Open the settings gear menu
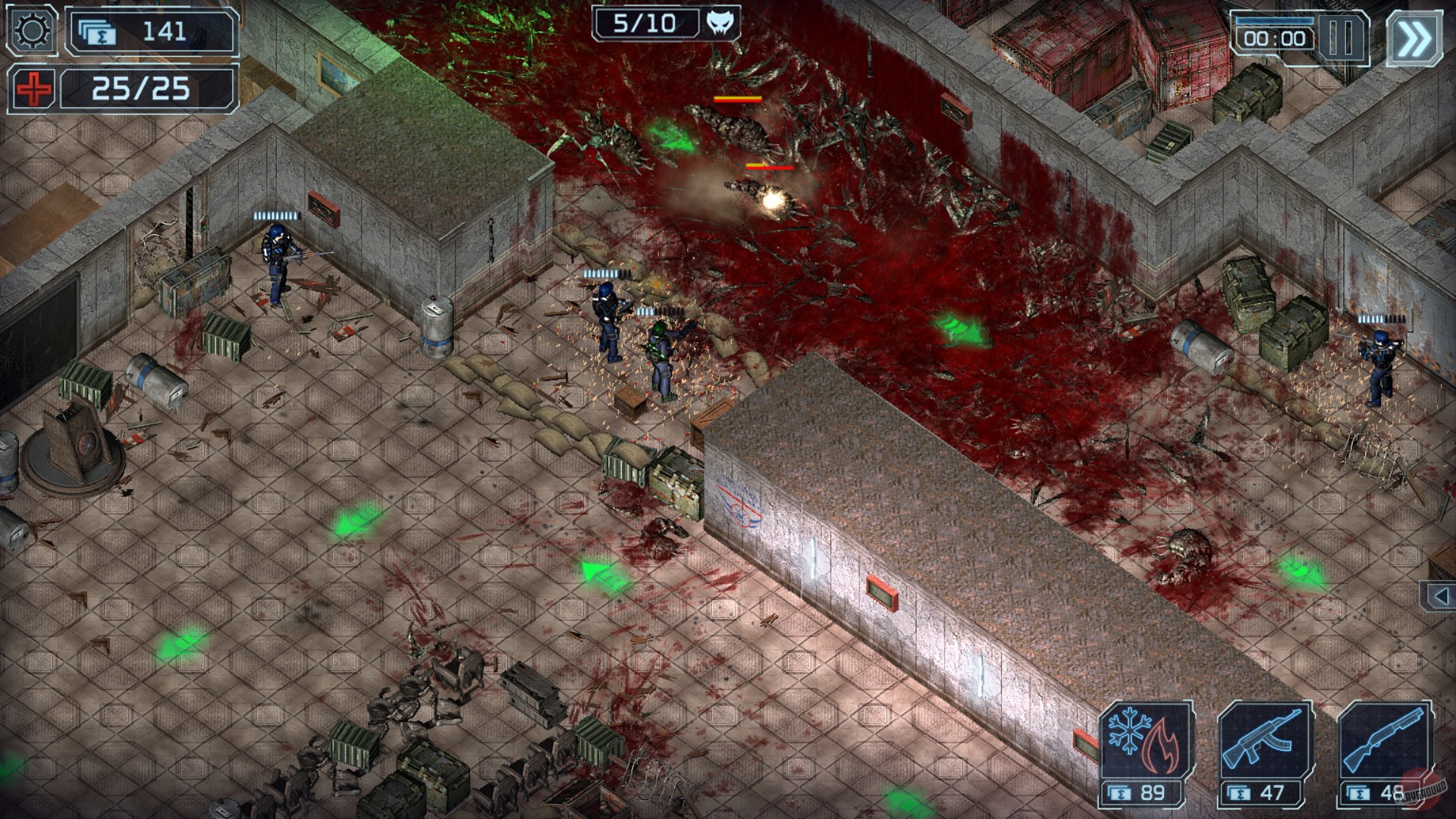Viewport: 1456px width, 819px height. click(x=30, y=30)
